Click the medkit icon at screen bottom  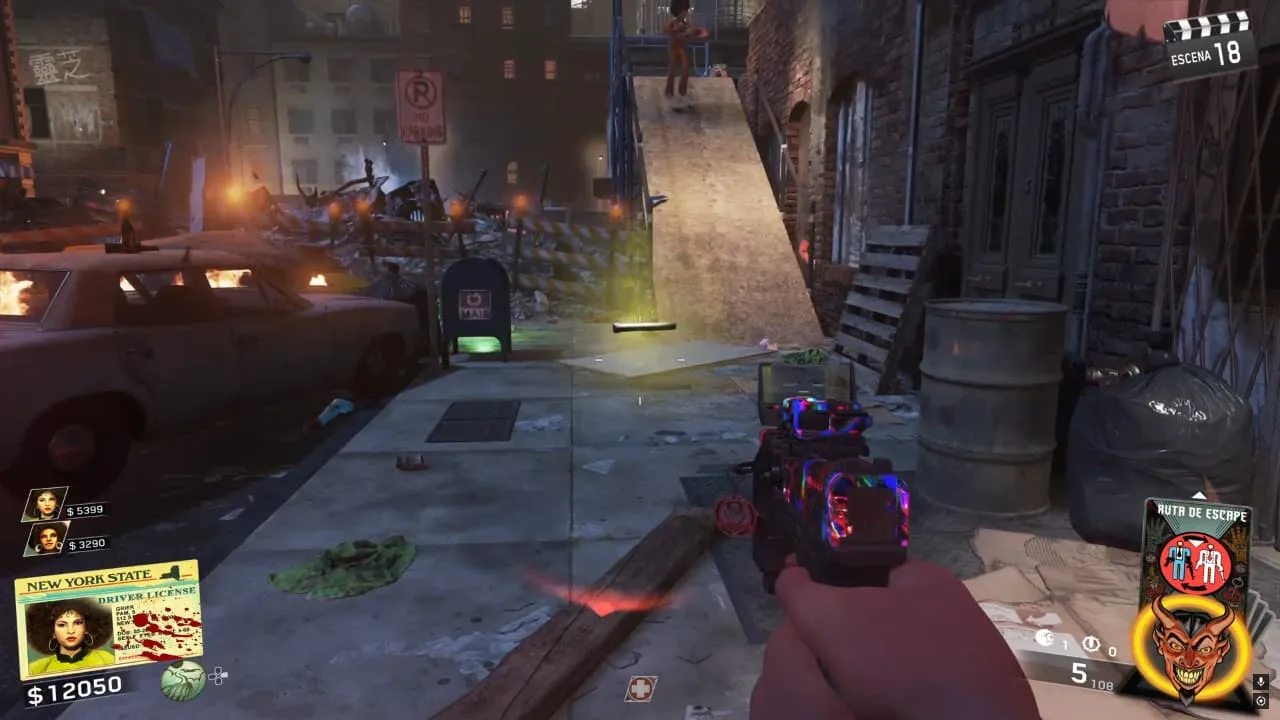640,688
